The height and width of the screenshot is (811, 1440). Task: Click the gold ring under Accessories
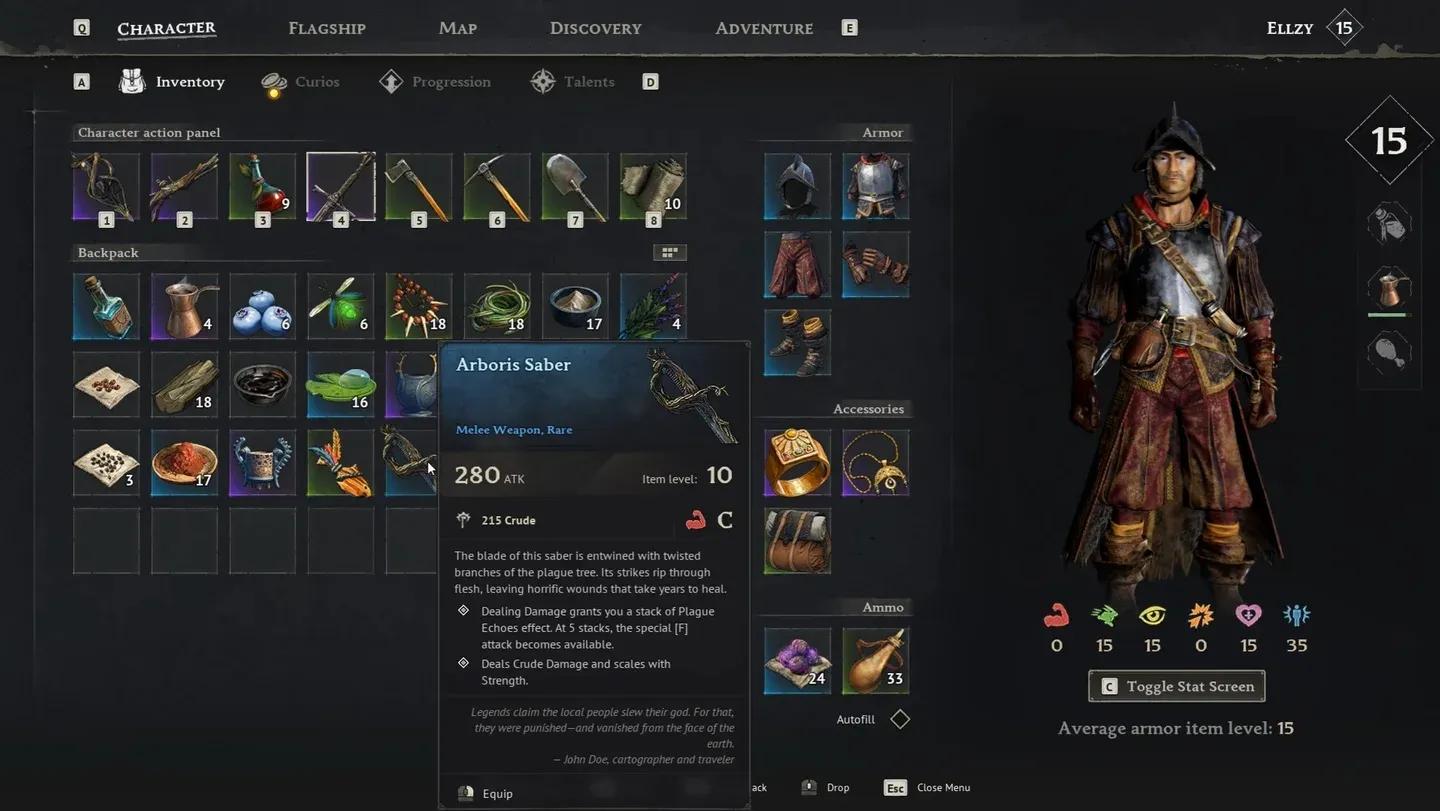[x=796, y=462]
